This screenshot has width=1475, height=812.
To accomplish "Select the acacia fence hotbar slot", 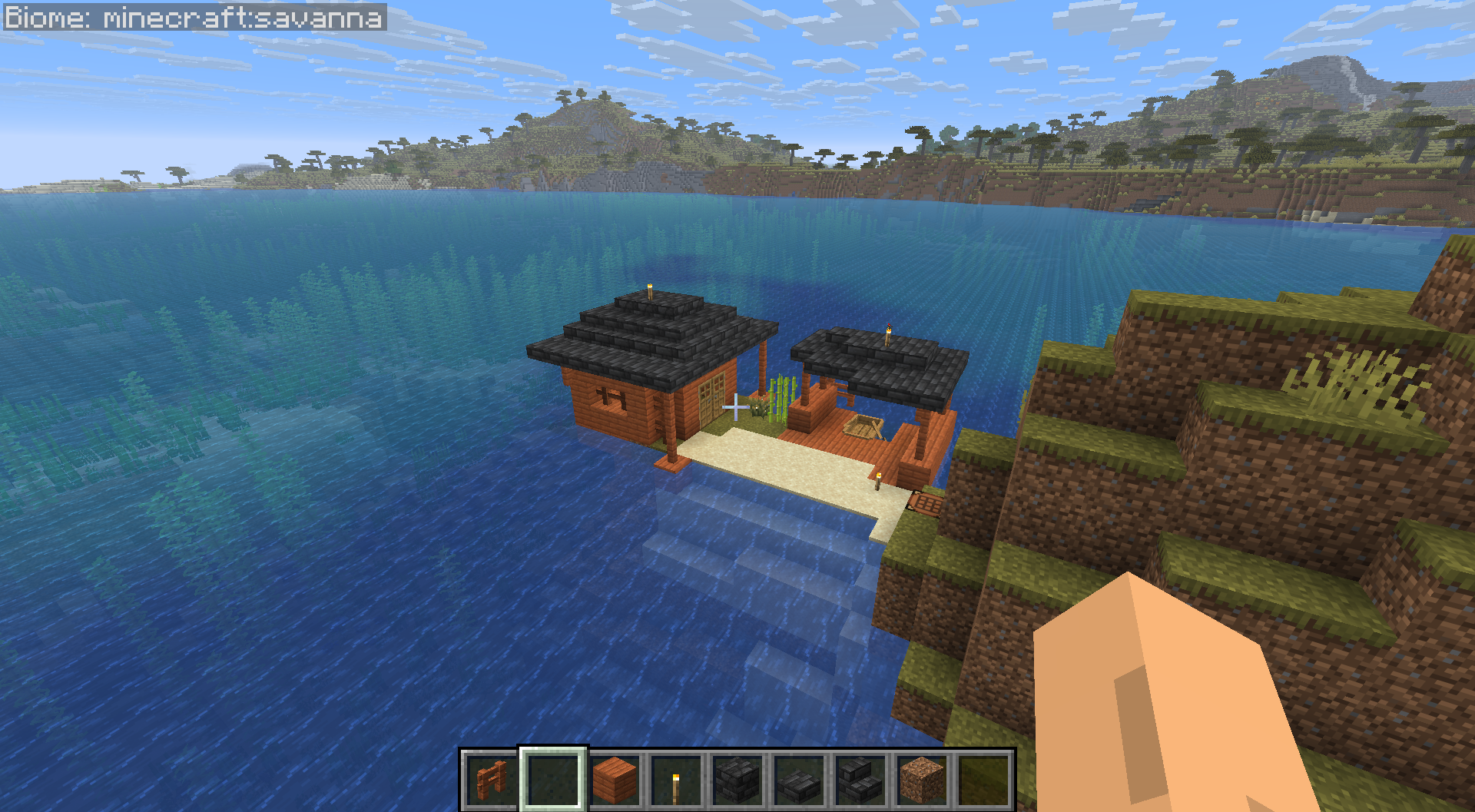I will 492,780.
